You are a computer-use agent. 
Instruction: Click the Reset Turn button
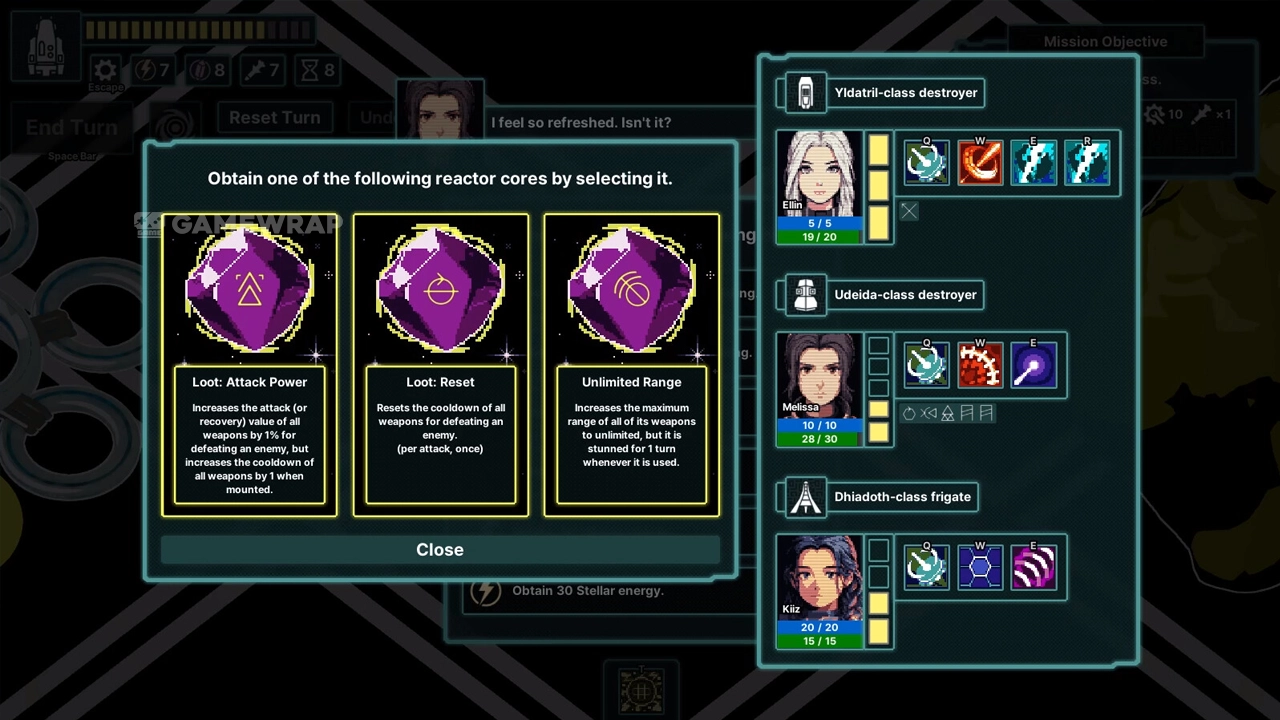point(274,117)
